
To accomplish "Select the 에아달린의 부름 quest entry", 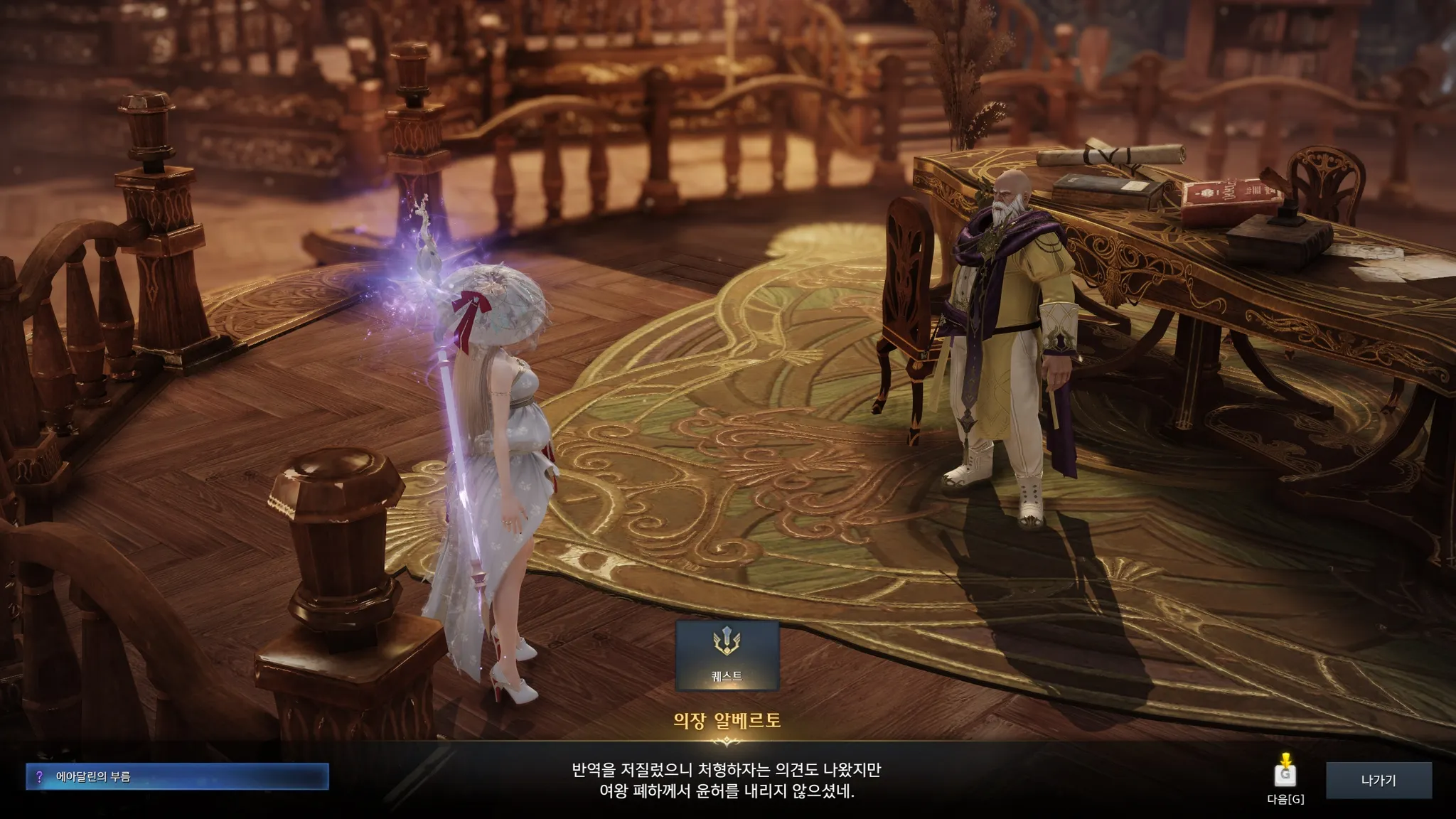I will tap(178, 777).
